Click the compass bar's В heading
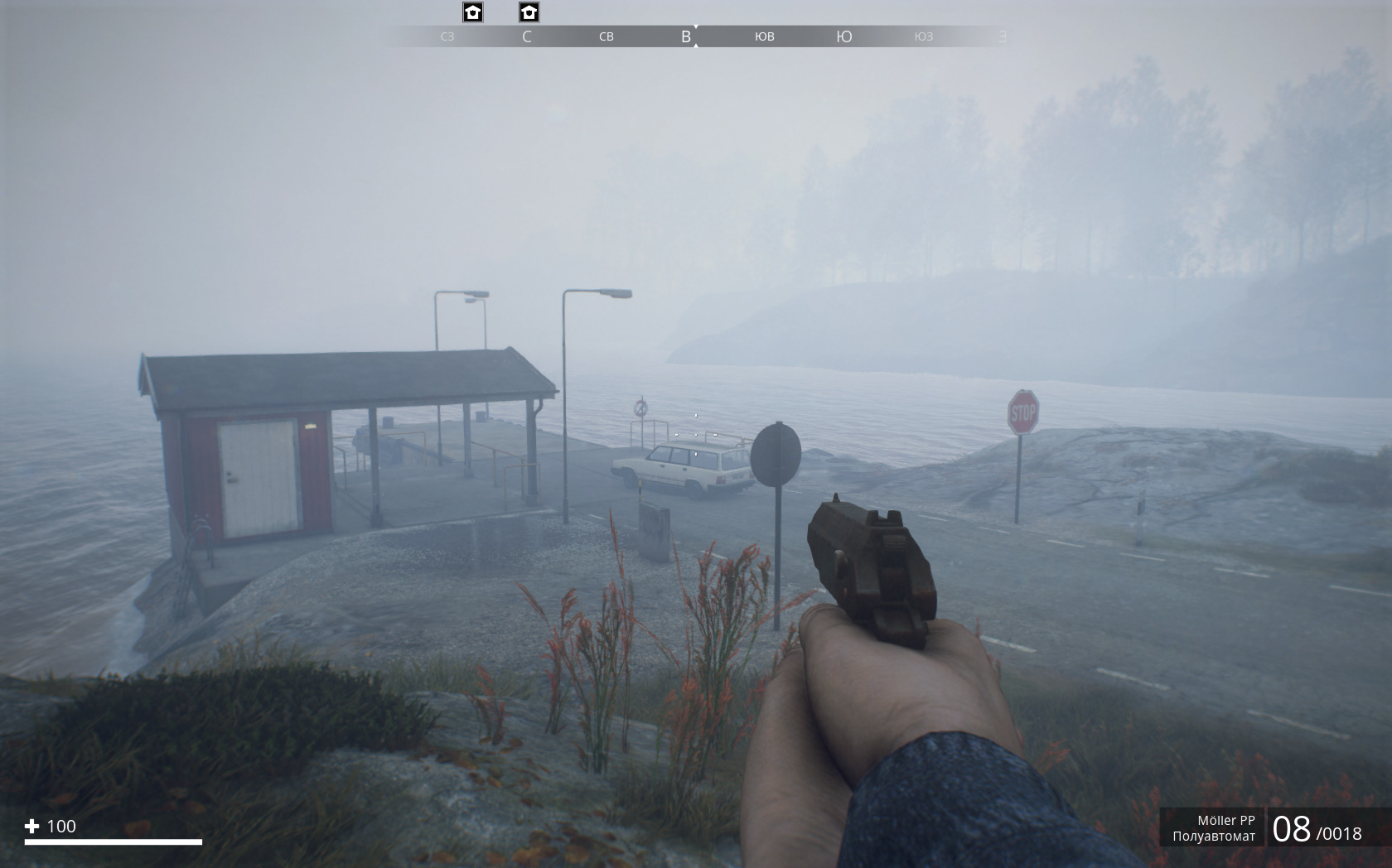Screen dimensions: 1392x868 click(x=685, y=36)
